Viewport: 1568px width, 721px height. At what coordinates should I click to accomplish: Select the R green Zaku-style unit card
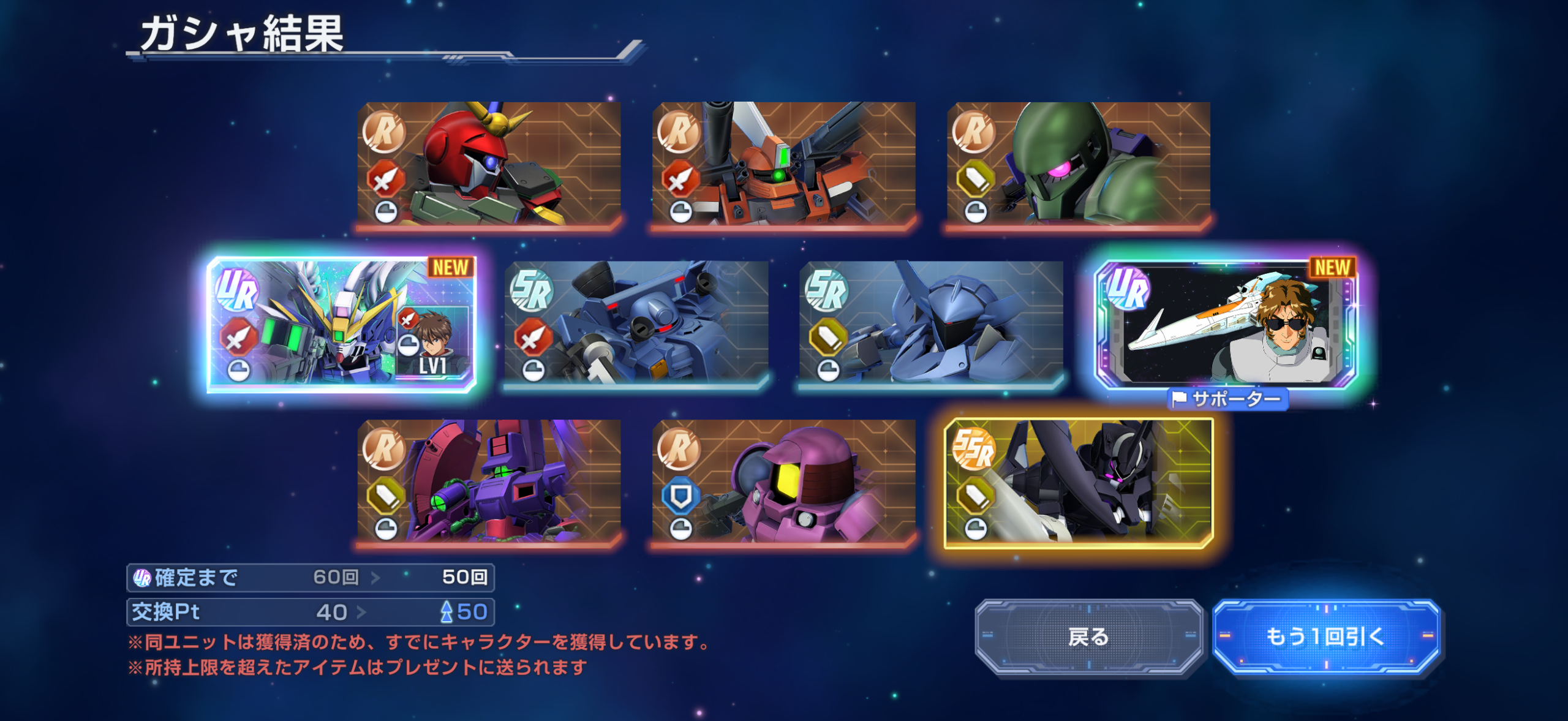[1078, 164]
